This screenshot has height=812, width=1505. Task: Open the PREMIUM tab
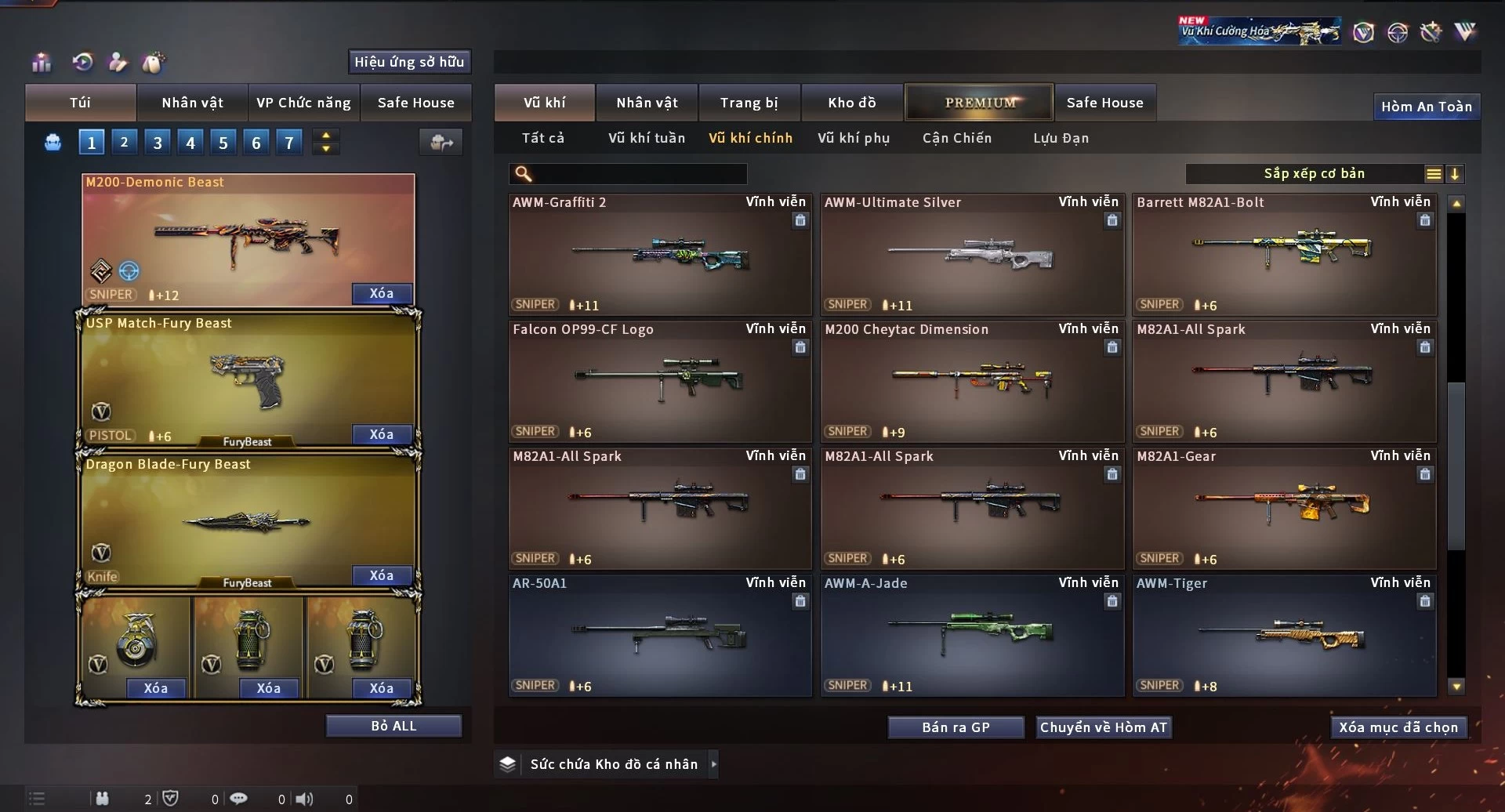click(979, 103)
